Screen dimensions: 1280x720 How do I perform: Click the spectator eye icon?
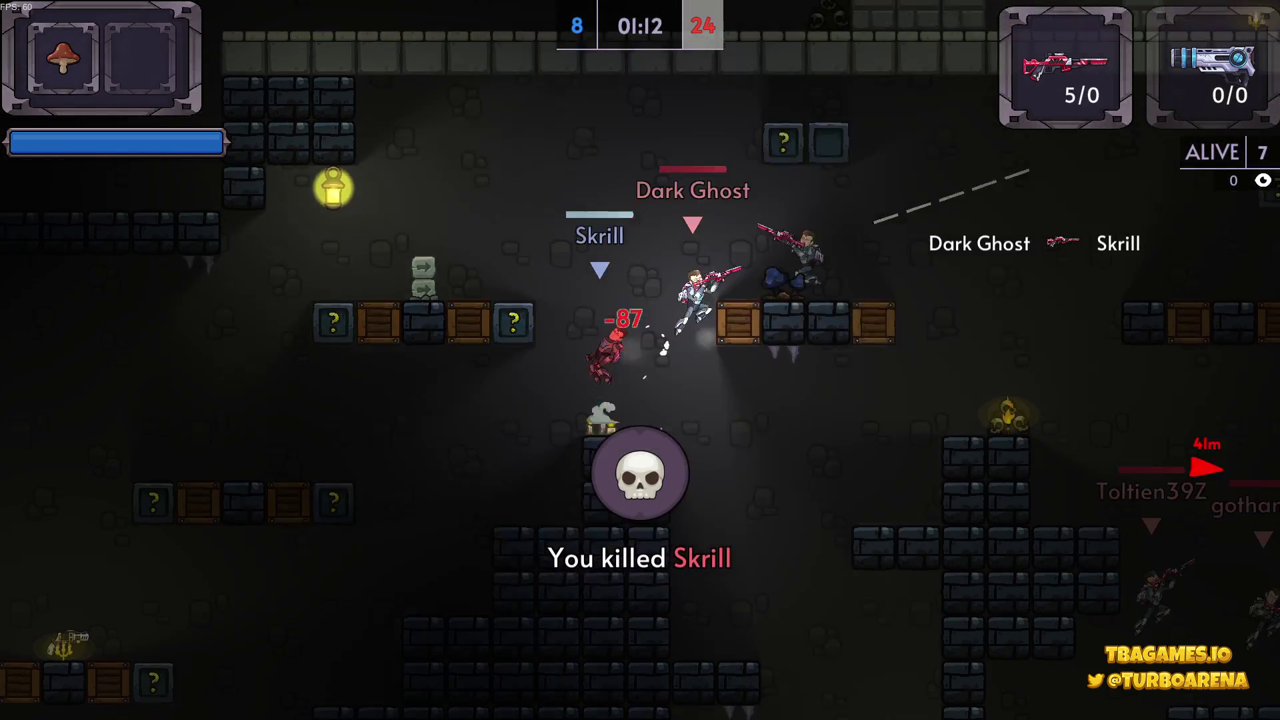click(1263, 181)
